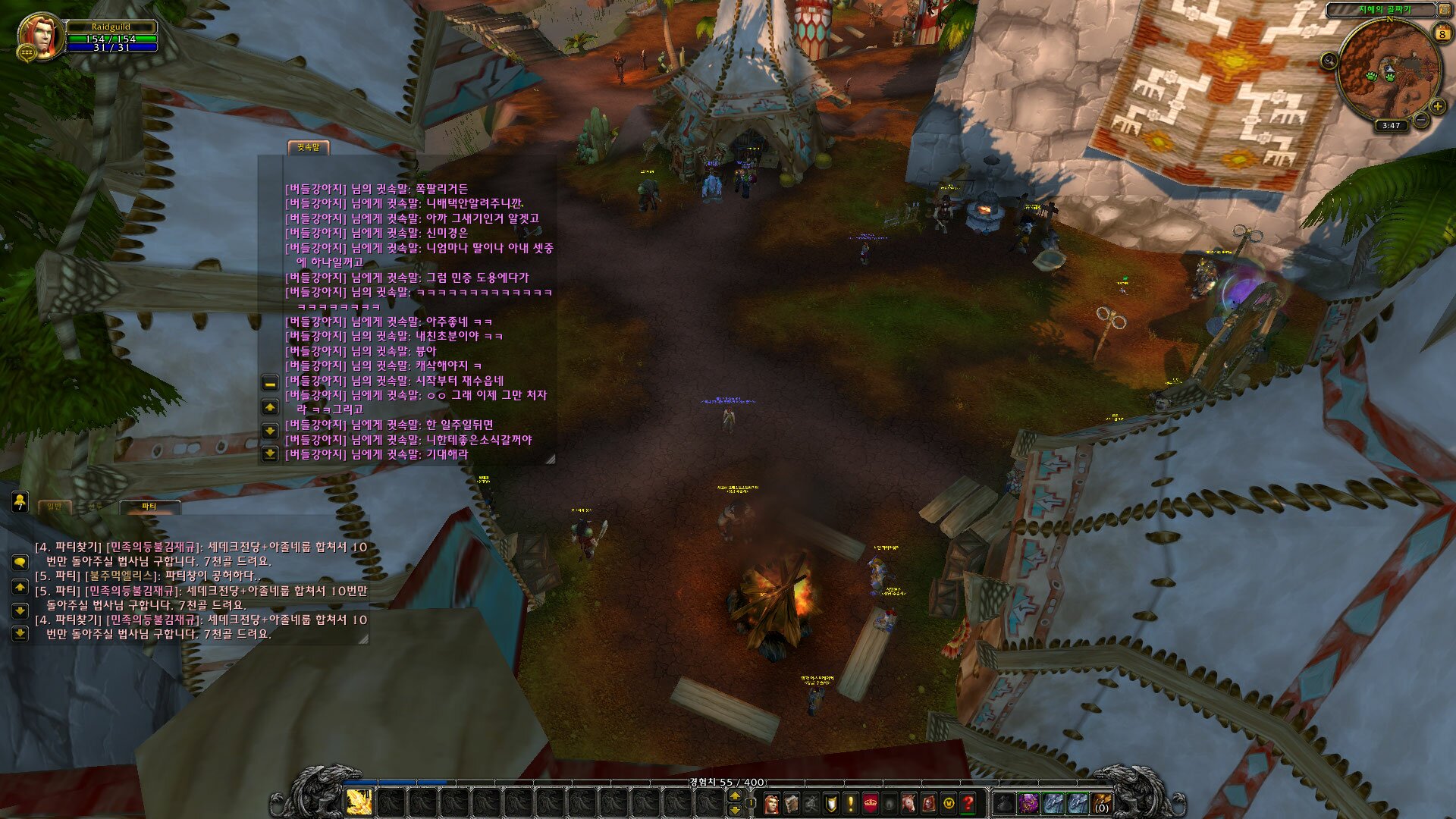Zoom out the minimap with minus button
This screenshot has width=1456, height=819.
point(1421,120)
